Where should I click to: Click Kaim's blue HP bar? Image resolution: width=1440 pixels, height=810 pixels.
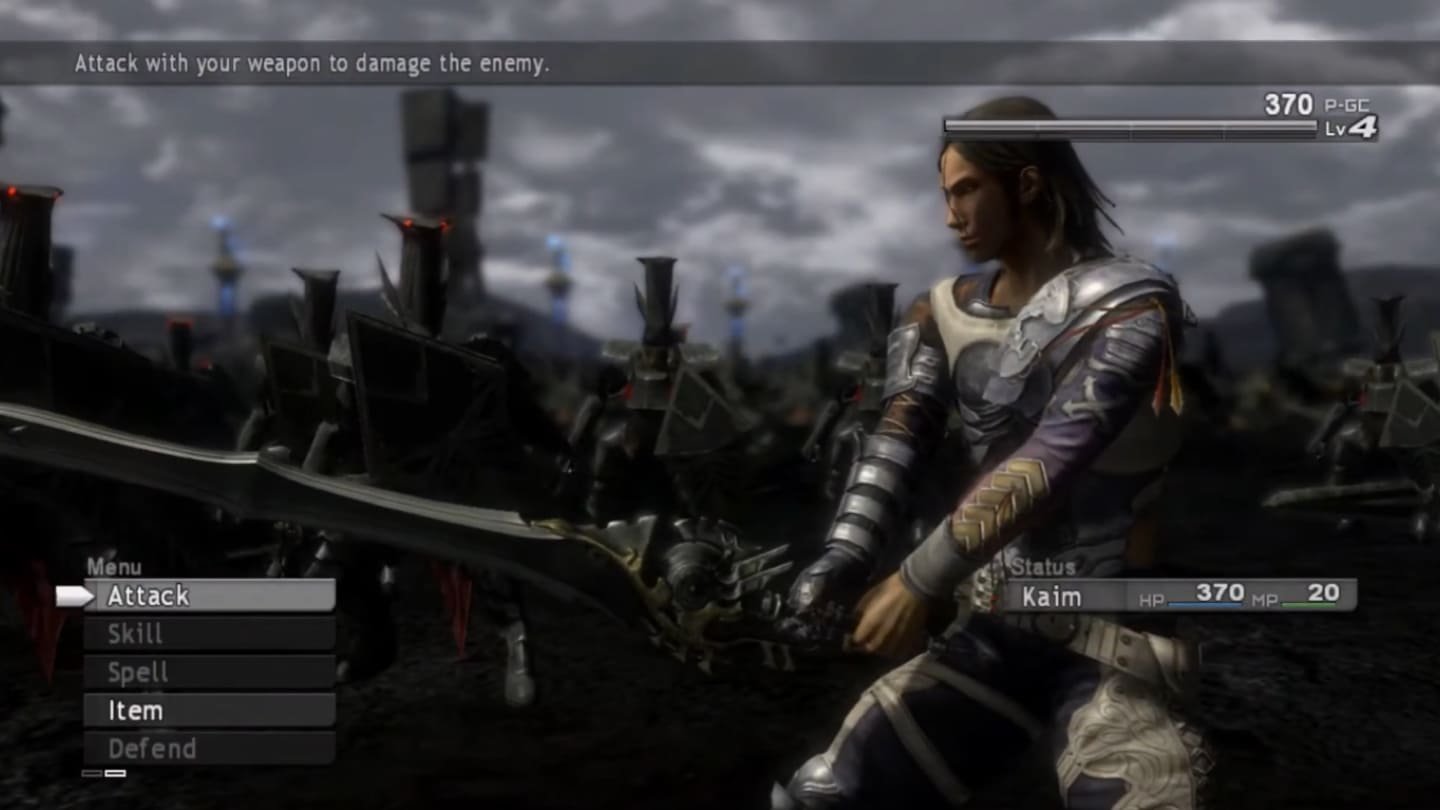tap(1205, 604)
